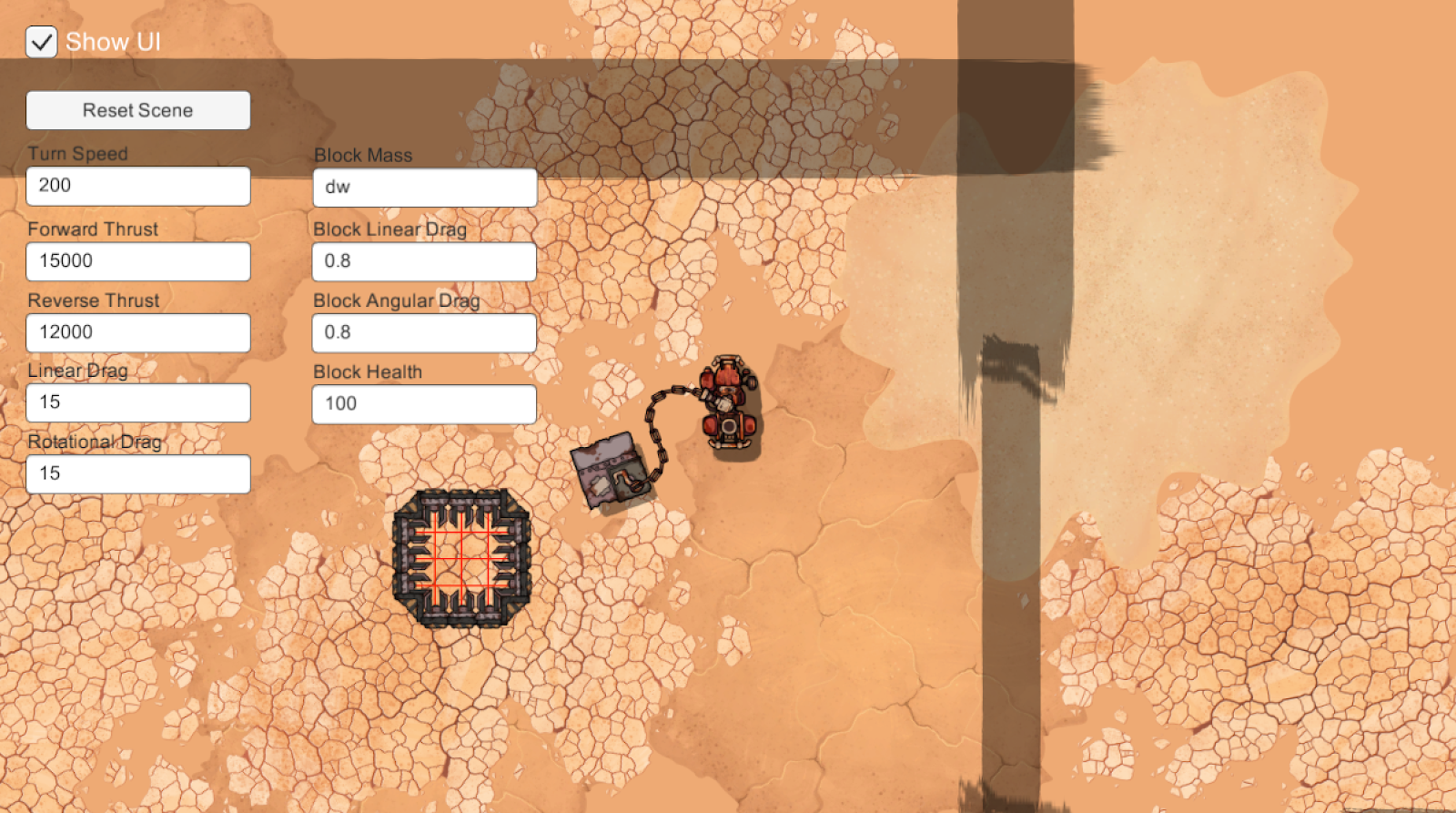Viewport: 1456px width, 813px height.
Task: Focus the Forward Thrust value box
Action: [x=138, y=261]
